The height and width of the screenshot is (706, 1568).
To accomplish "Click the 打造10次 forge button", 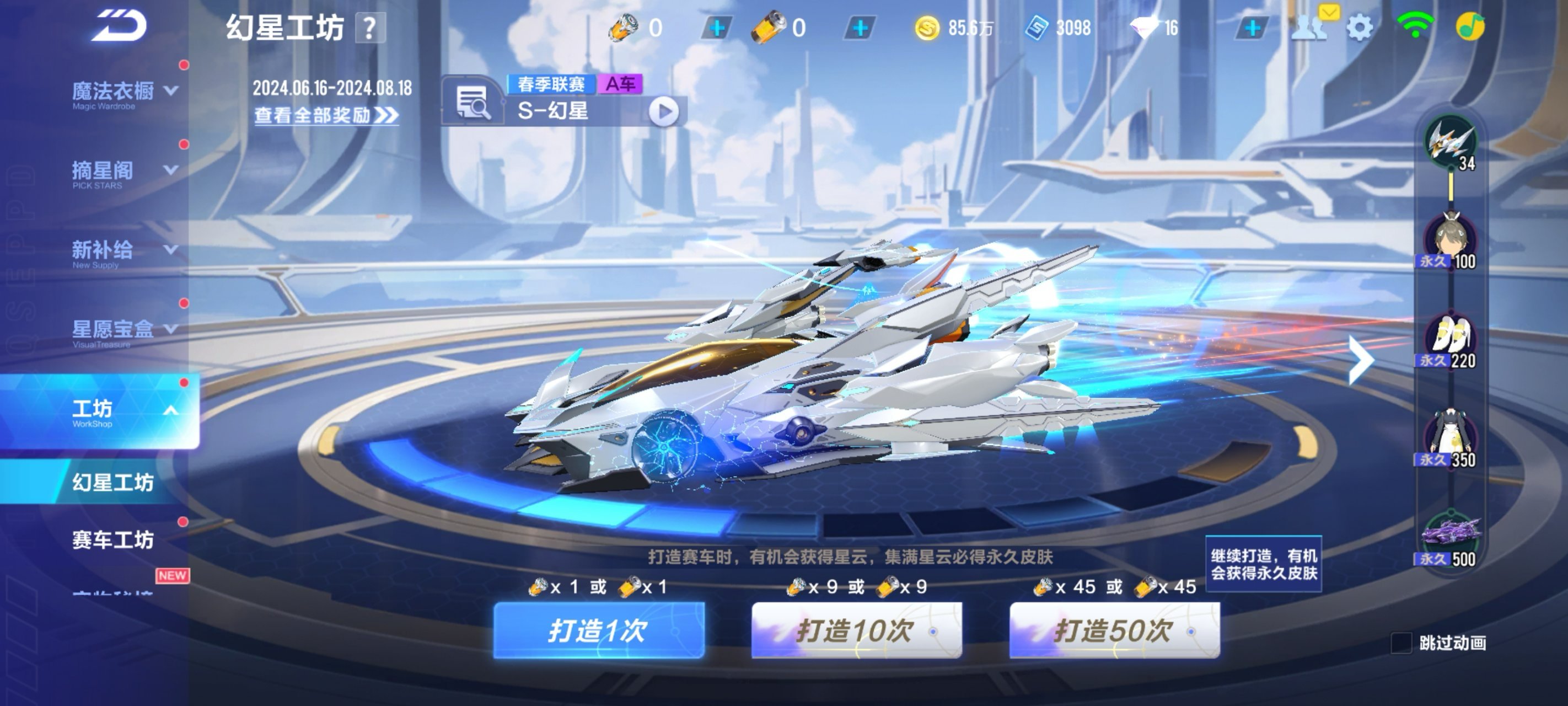I will 856,630.
